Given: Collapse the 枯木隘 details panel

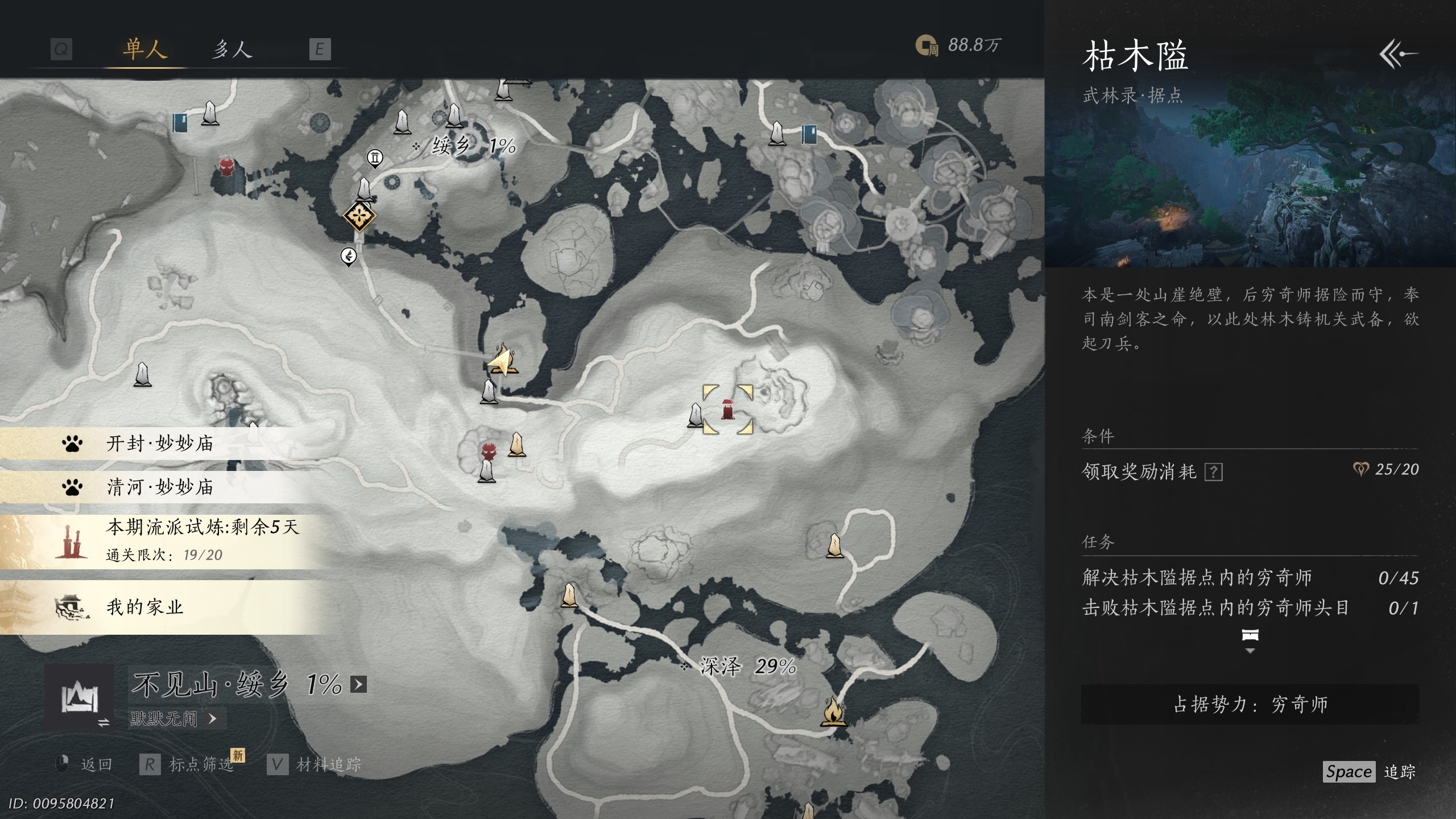Looking at the screenshot, I should 1398,54.
